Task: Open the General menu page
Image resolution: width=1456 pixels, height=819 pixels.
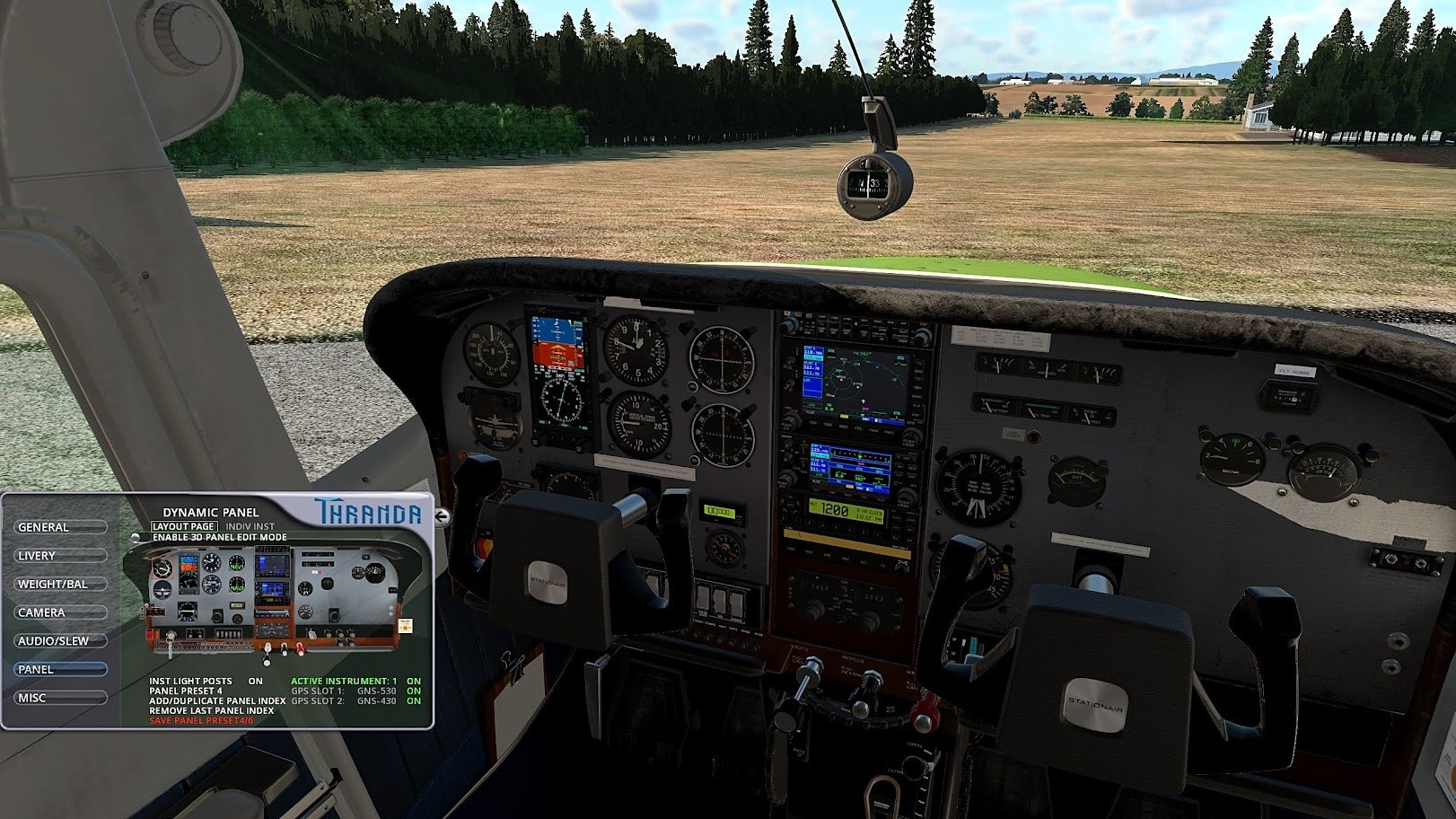Action: [x=61, y=527]
